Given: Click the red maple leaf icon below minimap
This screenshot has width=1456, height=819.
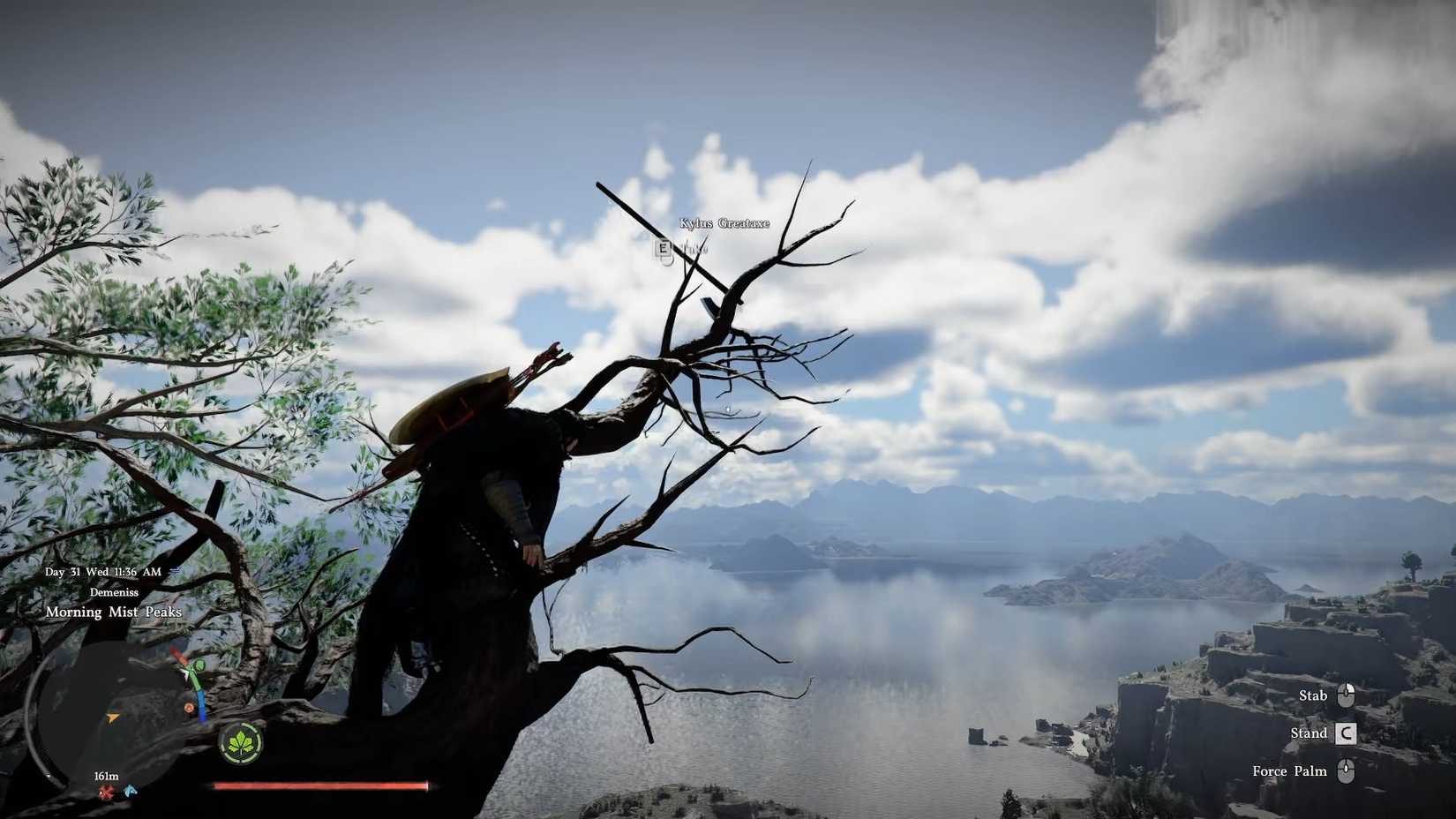Looking at the screenshot, I should coord(105,791).
